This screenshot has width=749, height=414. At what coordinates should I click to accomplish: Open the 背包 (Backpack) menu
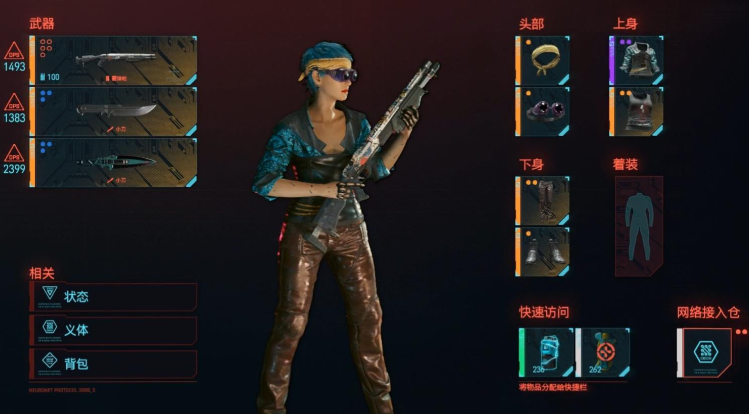point(113,363)
